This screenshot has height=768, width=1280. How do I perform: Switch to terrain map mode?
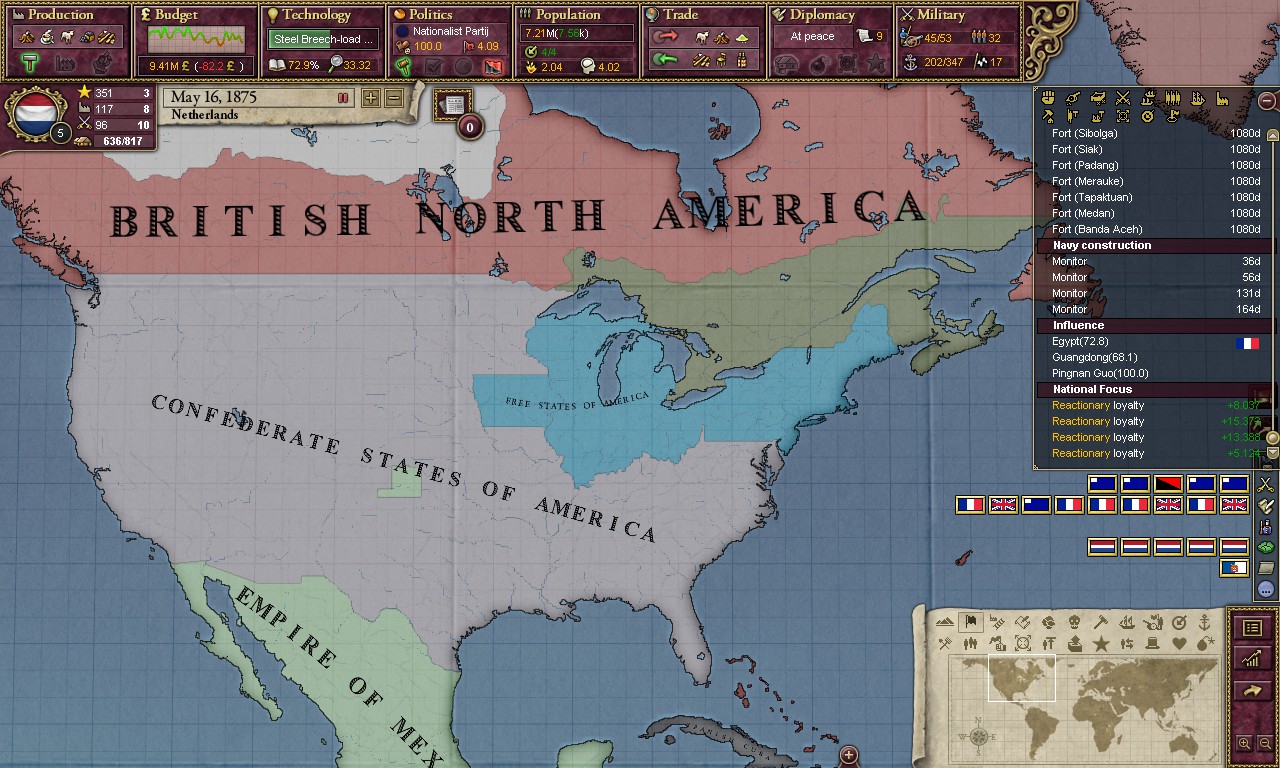tap(947, 622)
